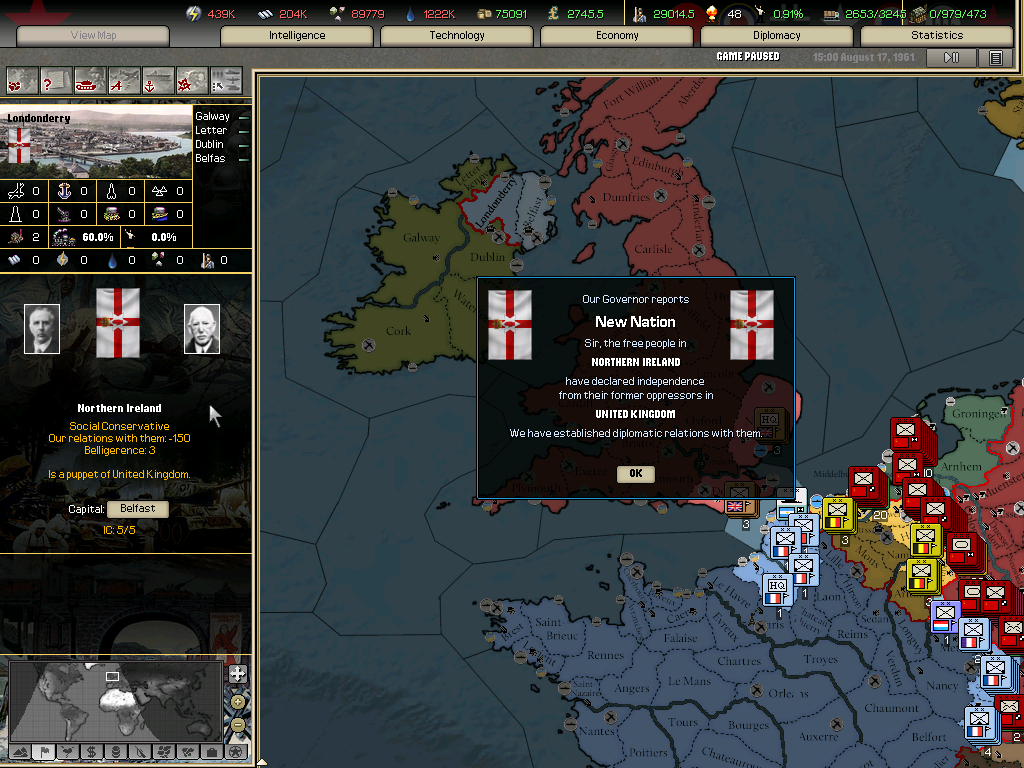This screenshot has height=768, width=1024.
Task: Click the red tank land units icon
Action: pyautogui.click(x=90, y=80)
